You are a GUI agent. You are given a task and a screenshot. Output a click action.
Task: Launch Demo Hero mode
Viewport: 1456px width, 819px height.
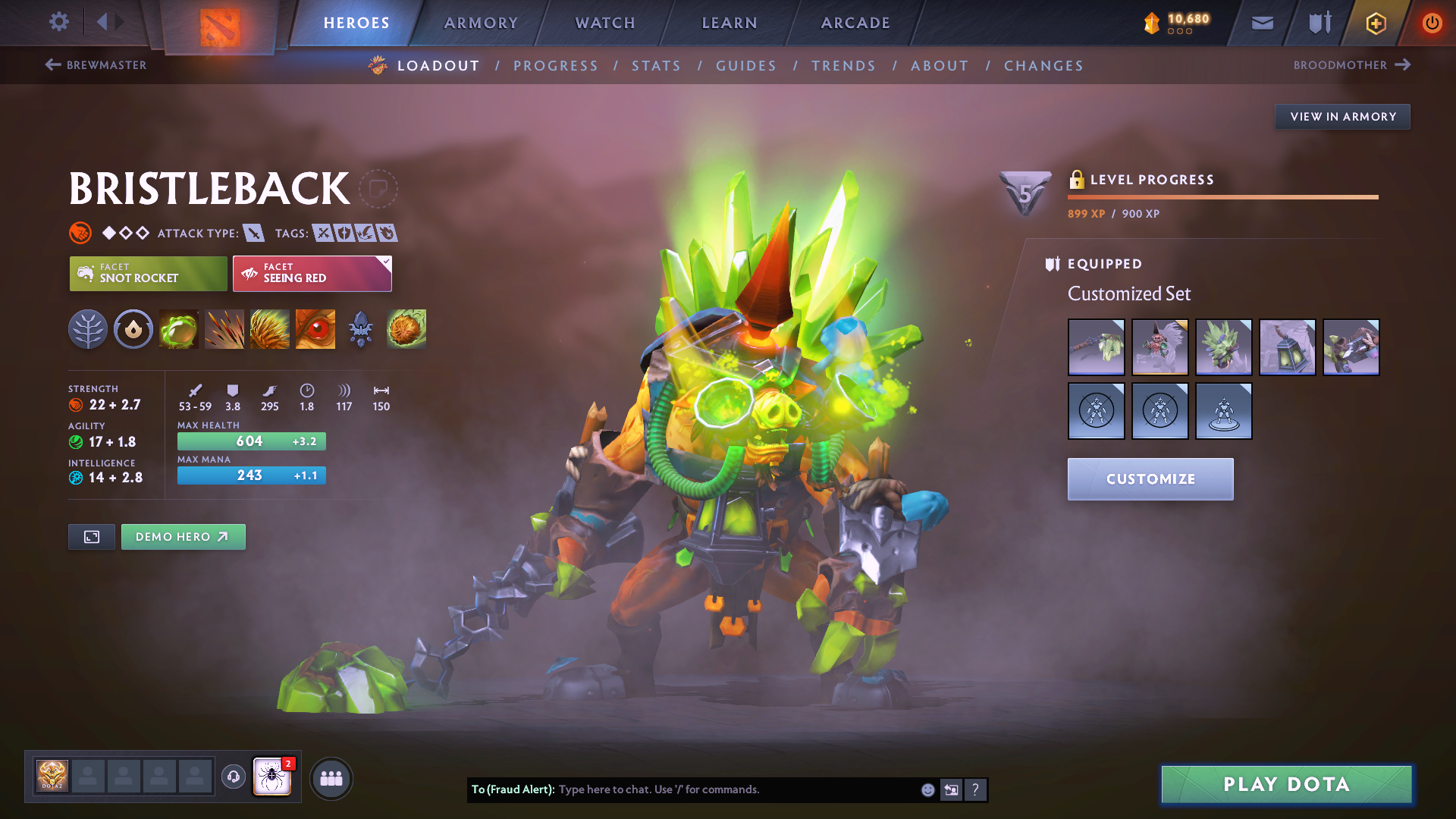coord(183,537)
